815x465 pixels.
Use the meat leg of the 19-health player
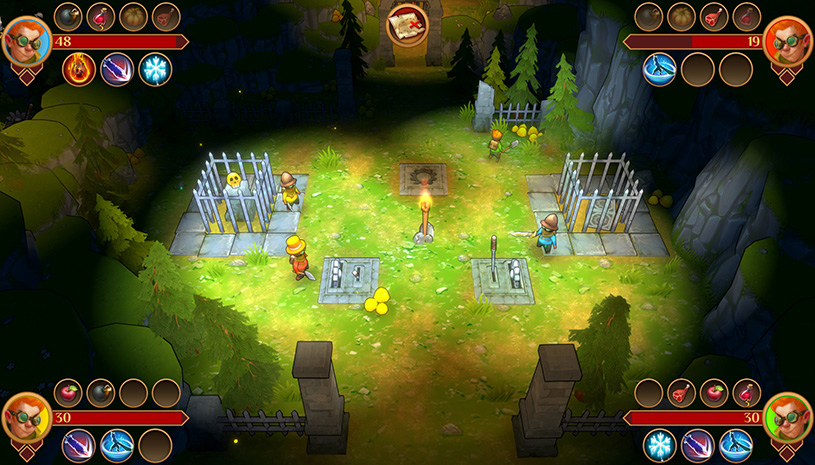tap(714, 16)
